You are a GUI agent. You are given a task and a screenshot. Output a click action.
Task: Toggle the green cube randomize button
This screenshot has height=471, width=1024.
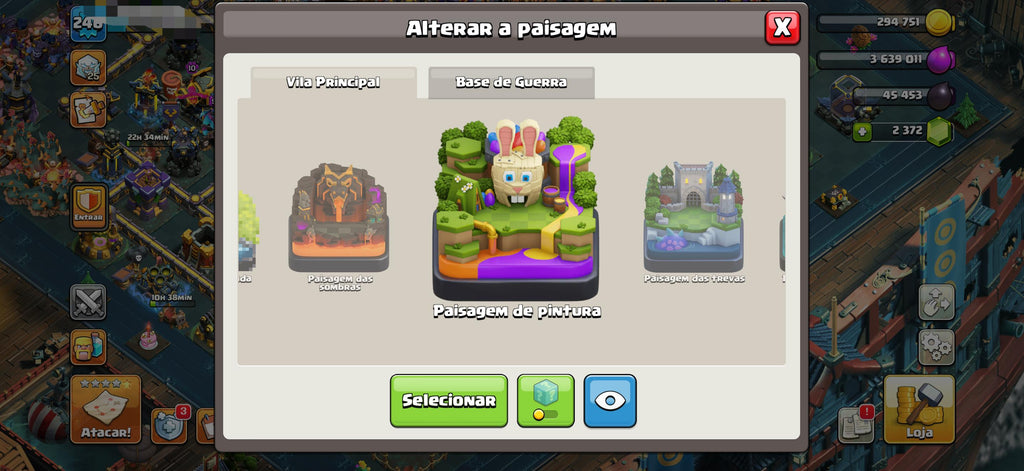(x=545, y=400)
